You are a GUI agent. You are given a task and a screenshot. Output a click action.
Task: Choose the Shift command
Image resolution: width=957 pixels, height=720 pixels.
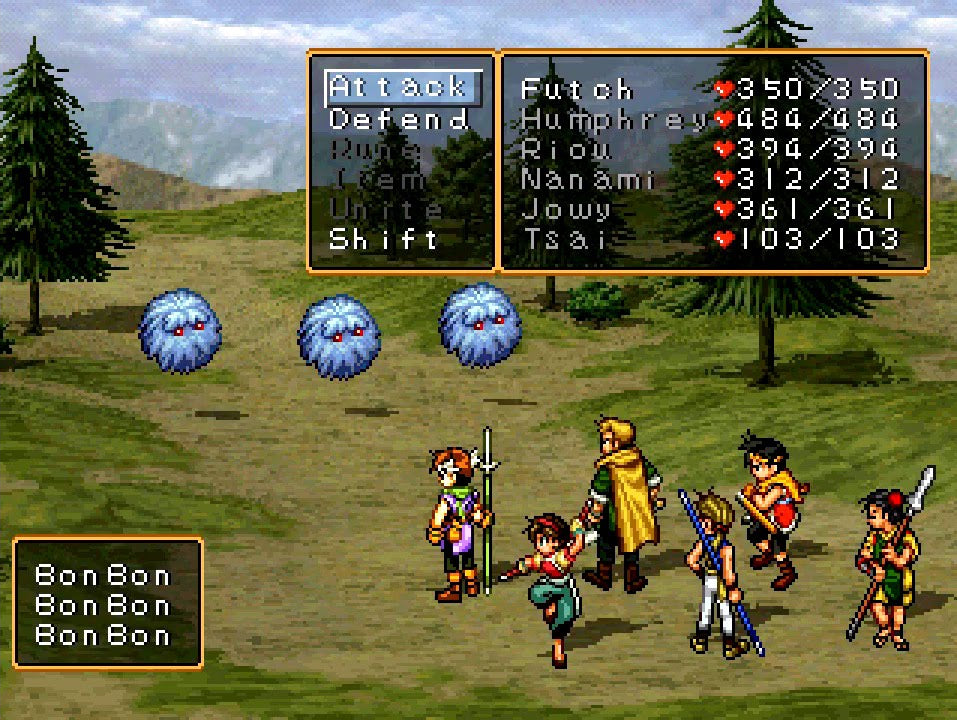click(x=383, y=240)
